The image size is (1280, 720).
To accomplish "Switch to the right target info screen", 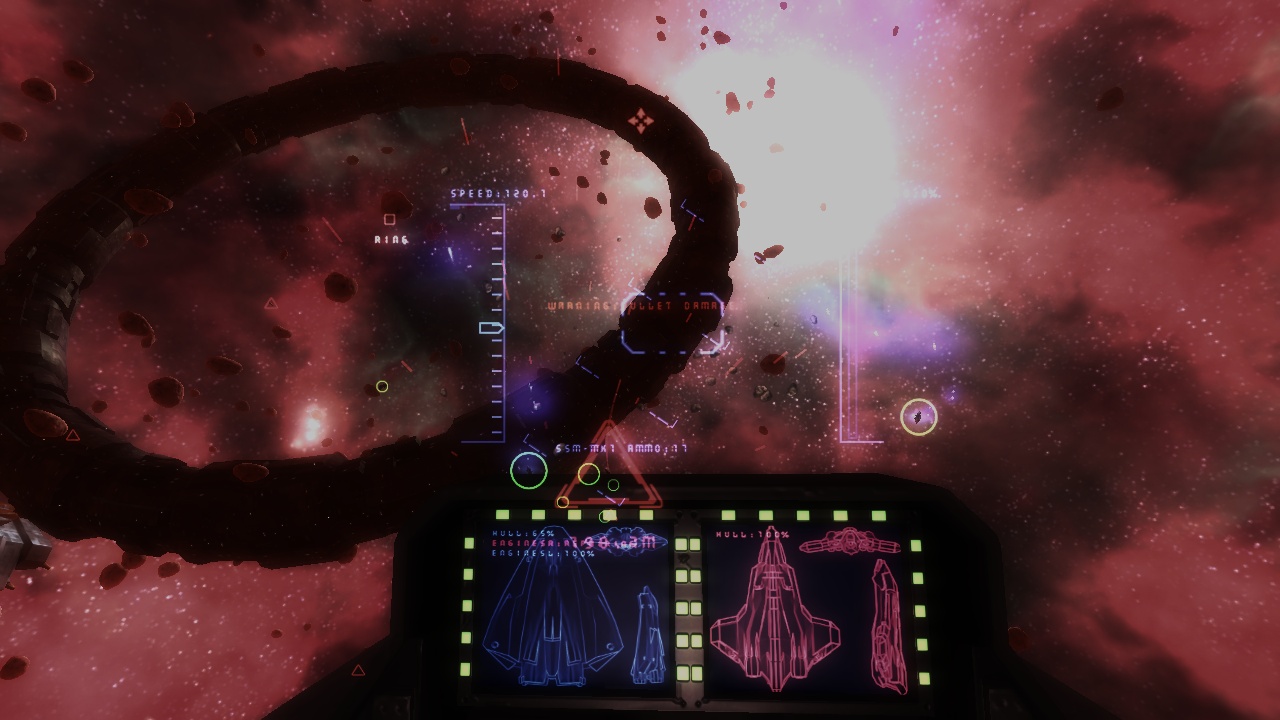I will pos(800,620).
